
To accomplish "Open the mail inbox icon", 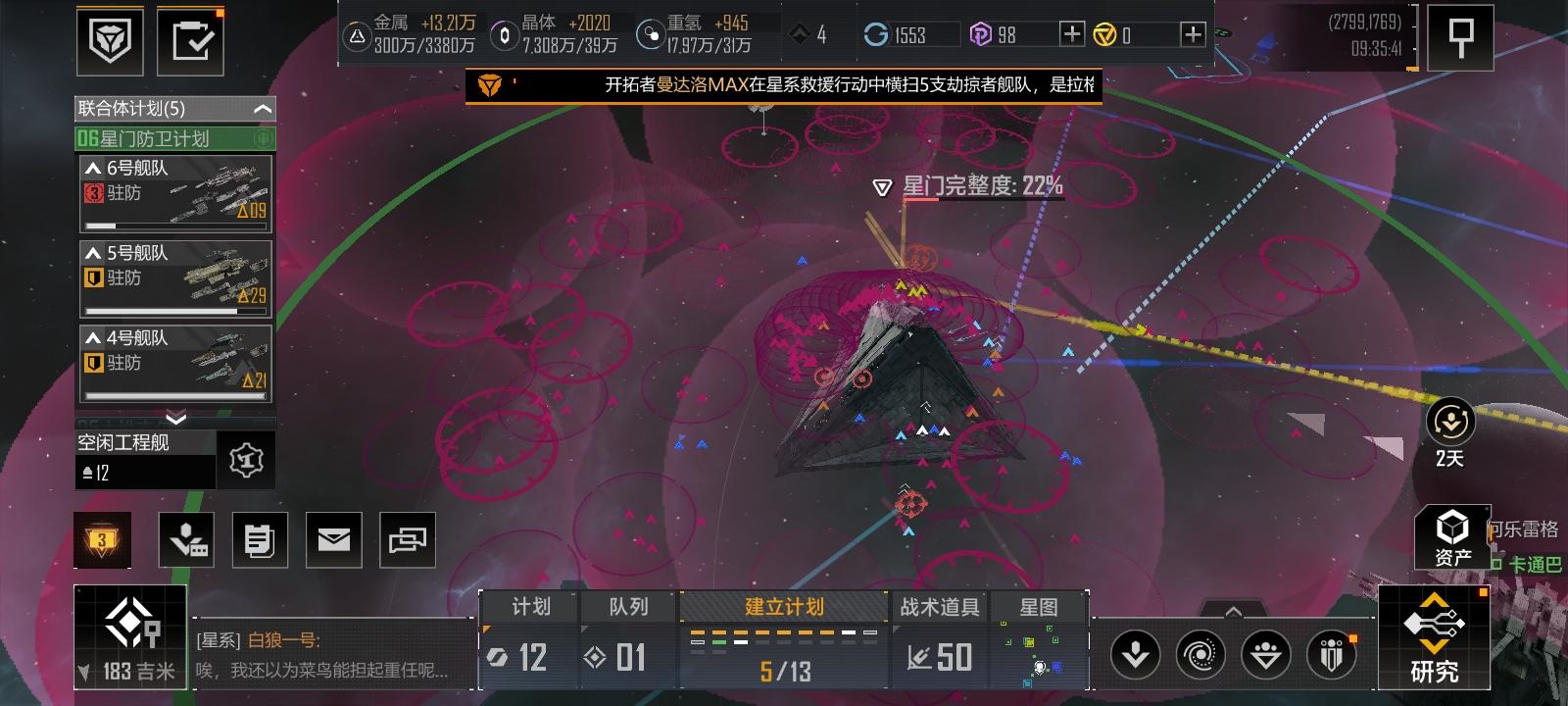I will click(334, 539).
